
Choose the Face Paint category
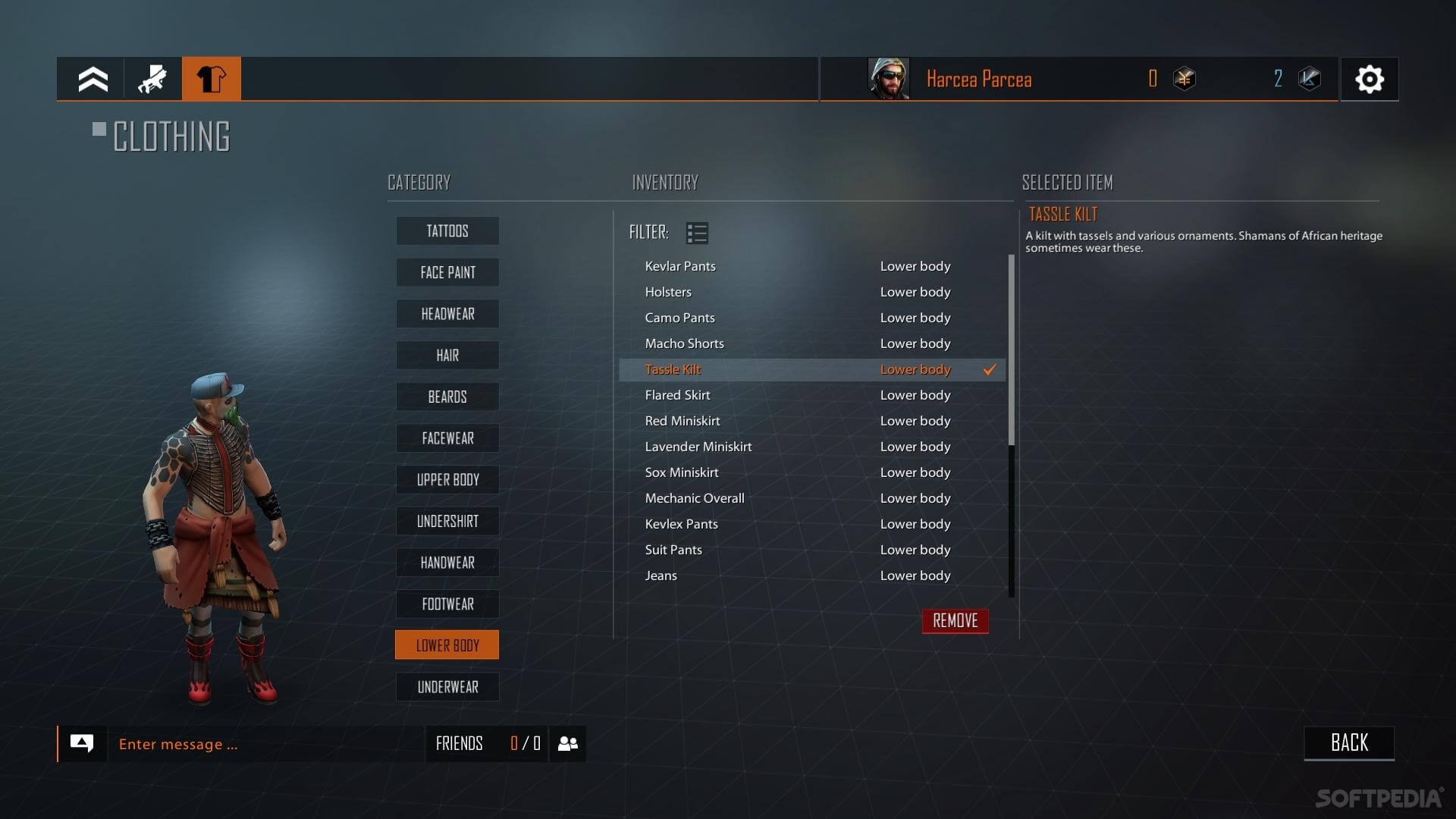coord(447,272)
